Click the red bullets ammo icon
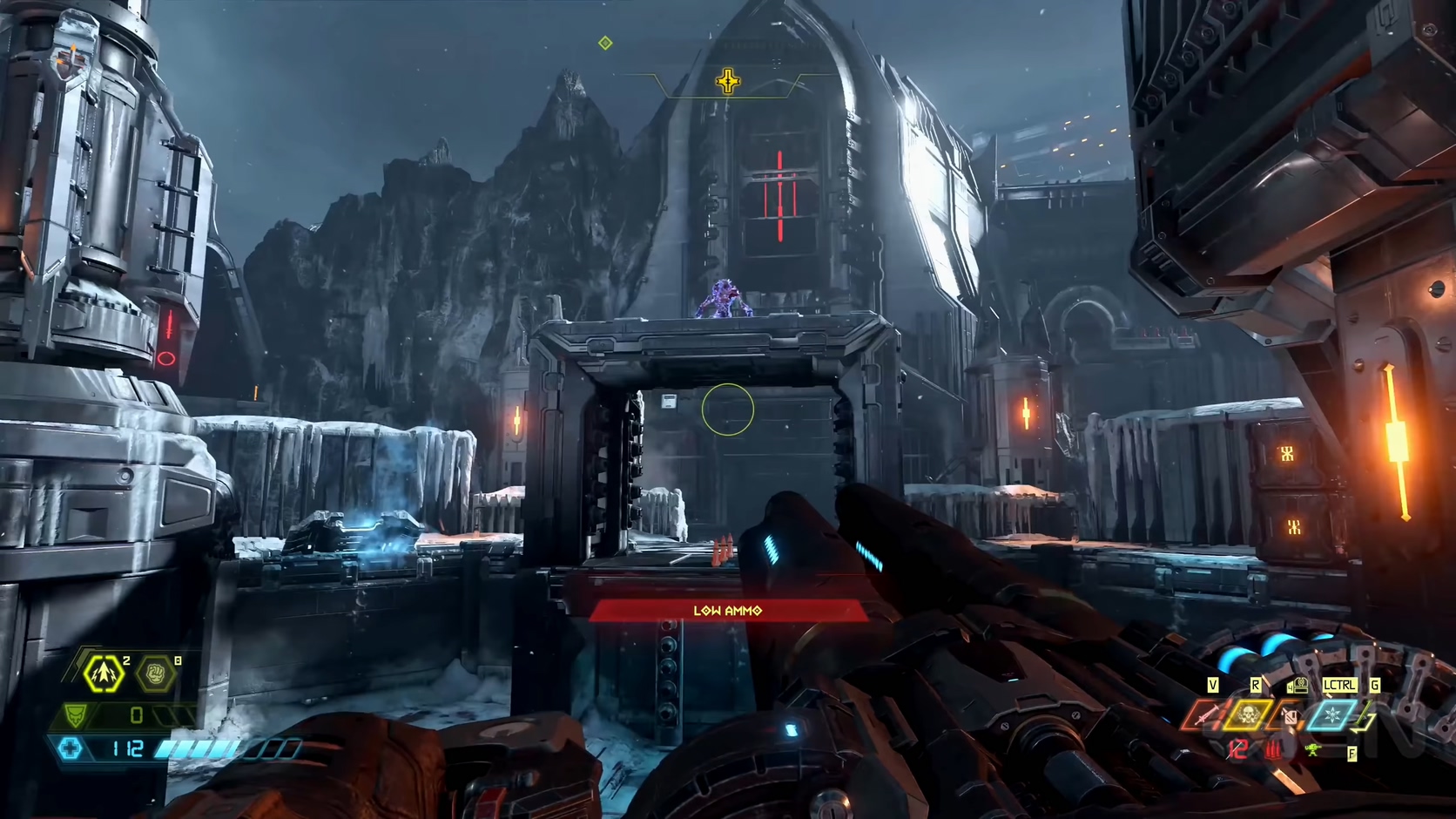 pos(1275,748)
